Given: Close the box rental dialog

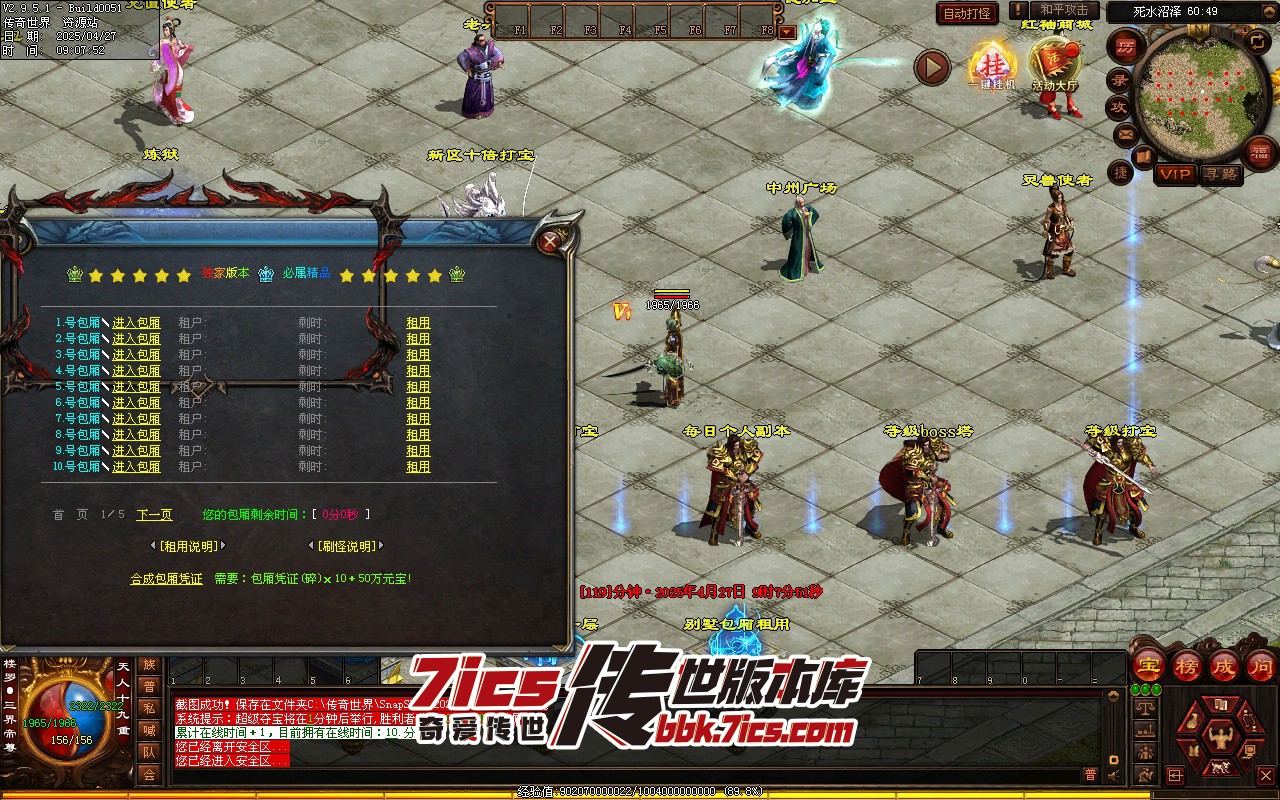Looking at the screenshot, I should pyautogui.click(x=549, y=241).
